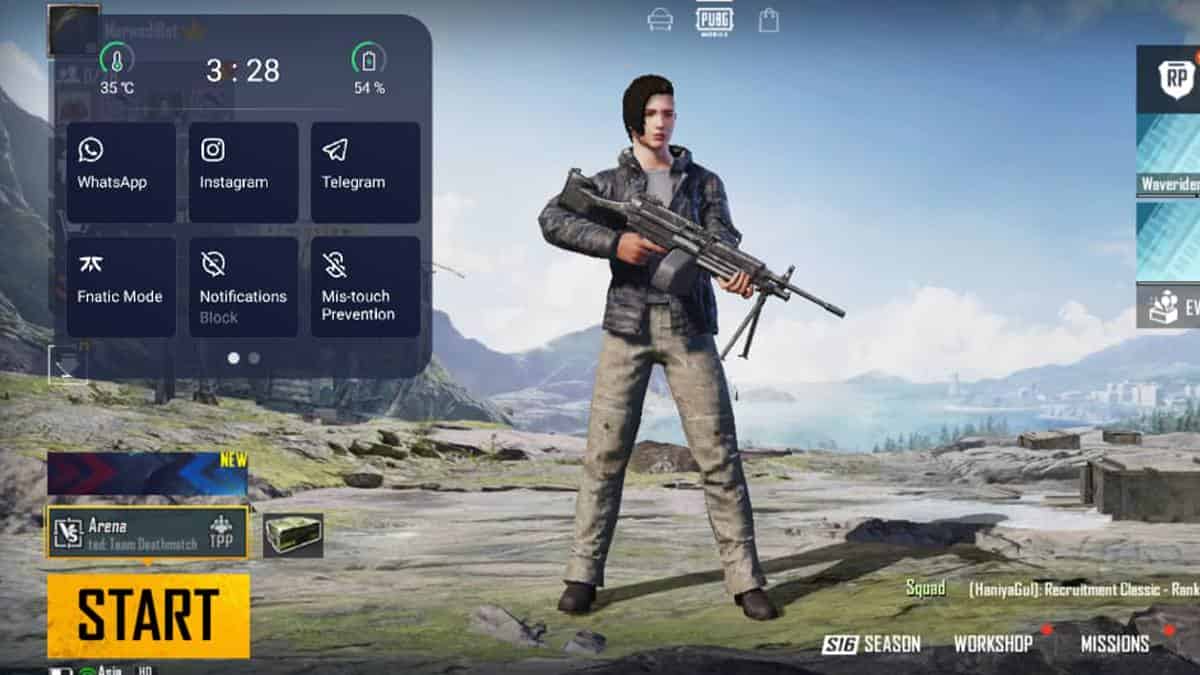This screenshot has height=675, width=1200.
Task: Toggle the Notifications Block tile
Action: (x=243, y=286)
